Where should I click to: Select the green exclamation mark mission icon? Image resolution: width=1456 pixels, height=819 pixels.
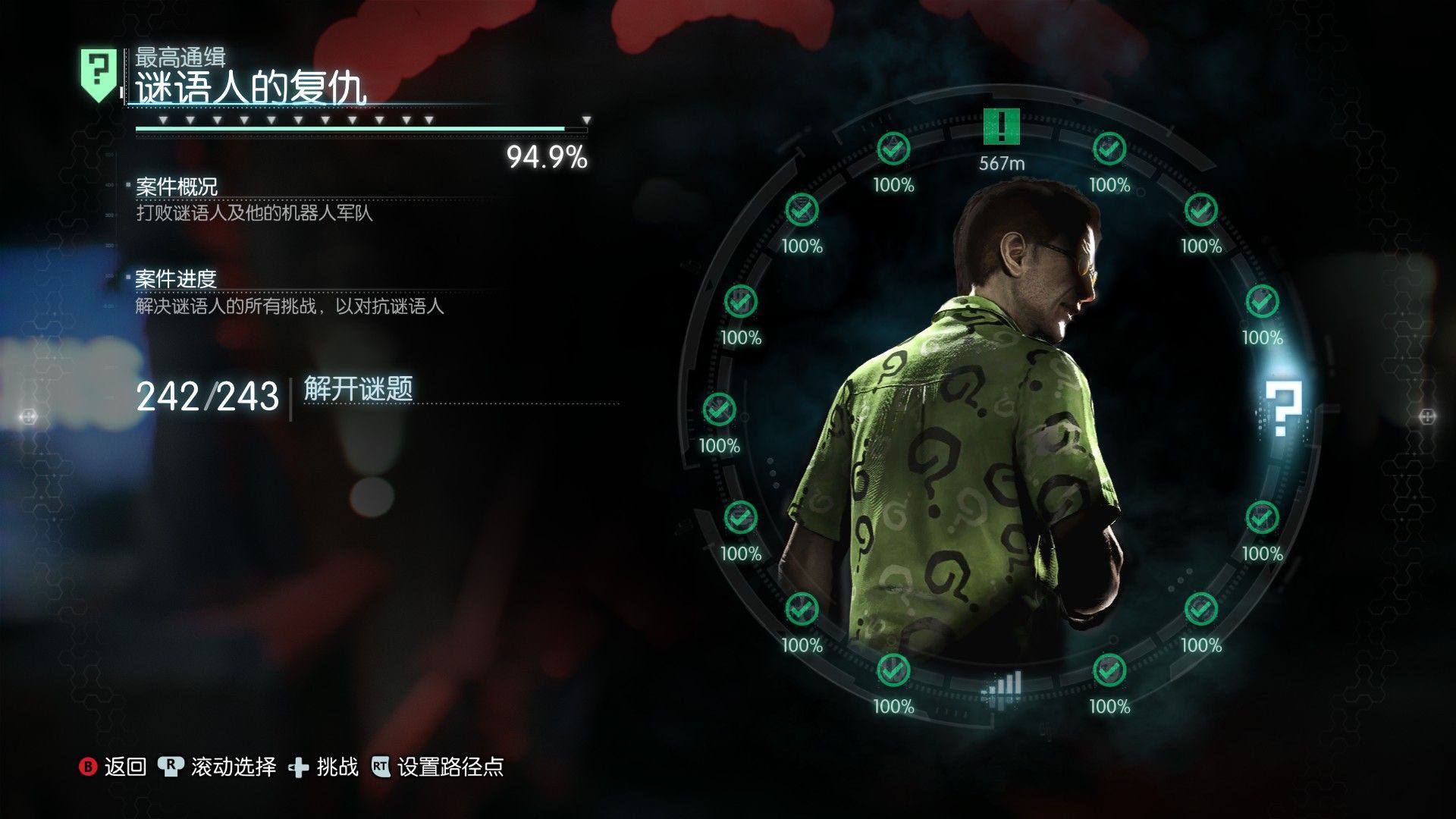pos(1001,126)
